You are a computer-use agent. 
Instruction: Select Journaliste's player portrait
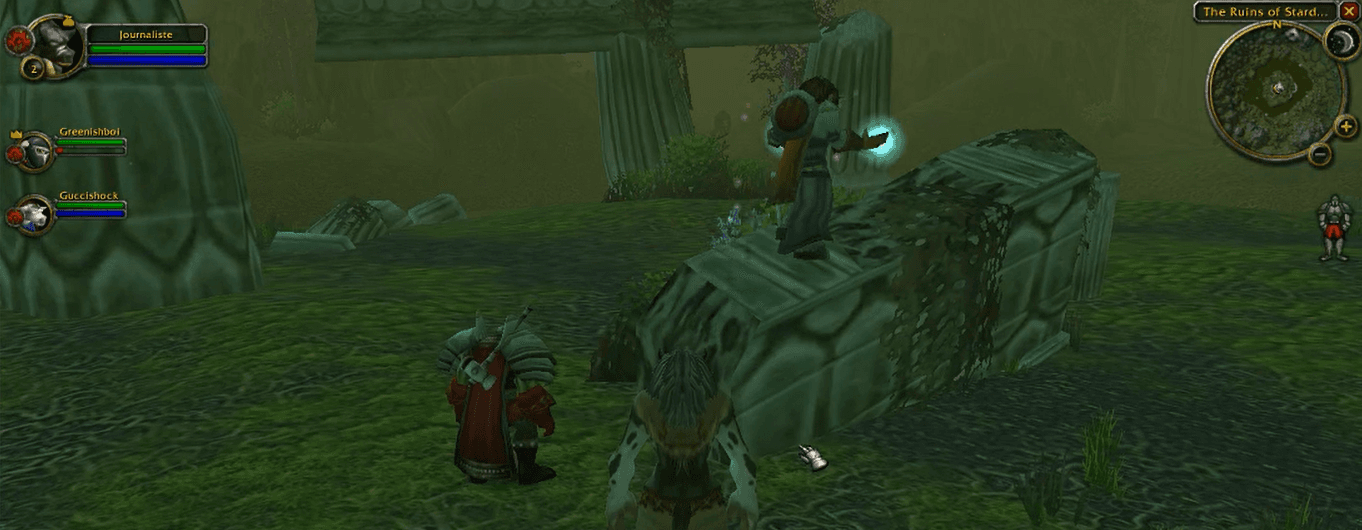[x=57, y=43]
